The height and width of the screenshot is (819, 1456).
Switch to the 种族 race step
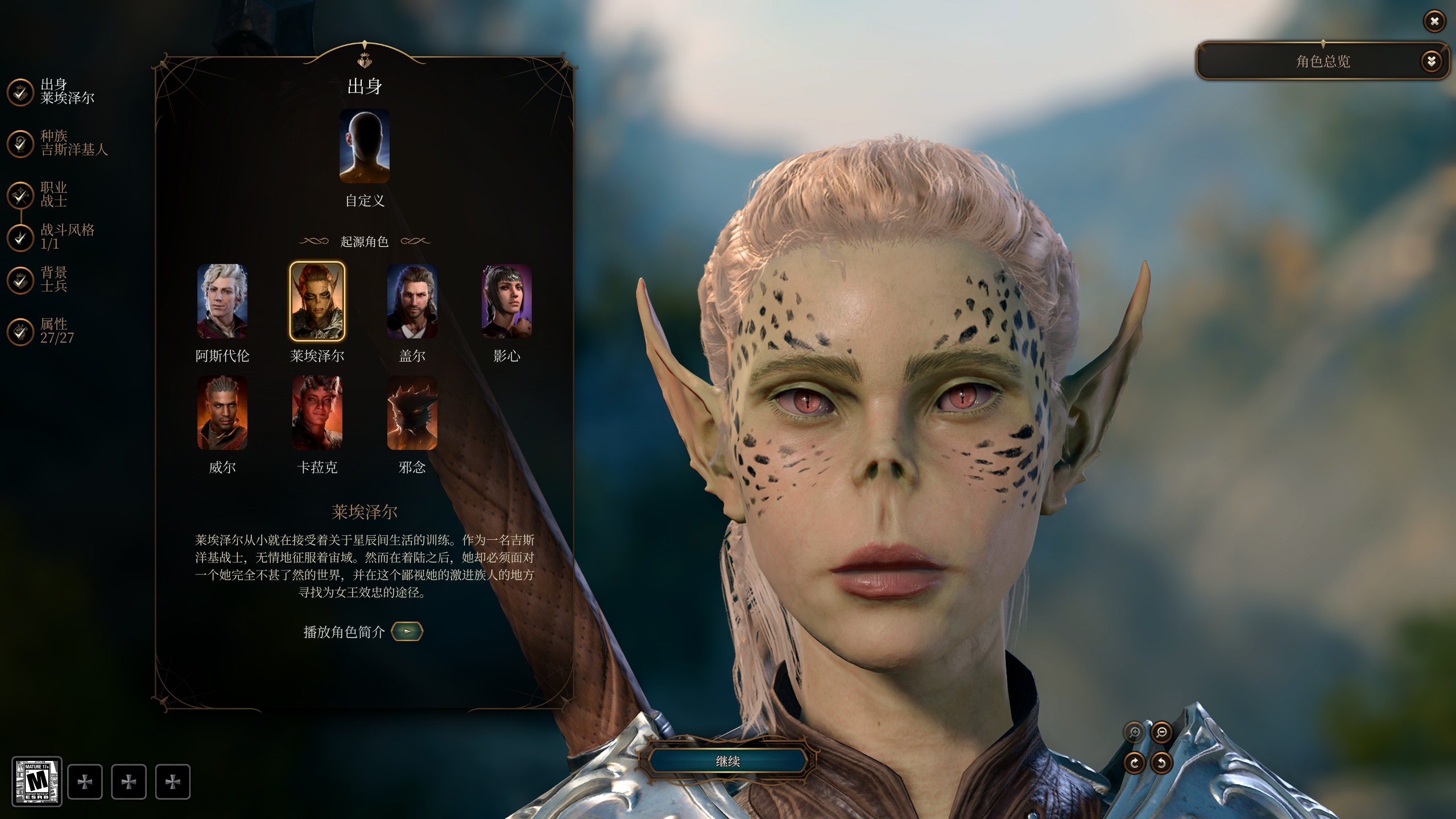(x=20, y=143)
